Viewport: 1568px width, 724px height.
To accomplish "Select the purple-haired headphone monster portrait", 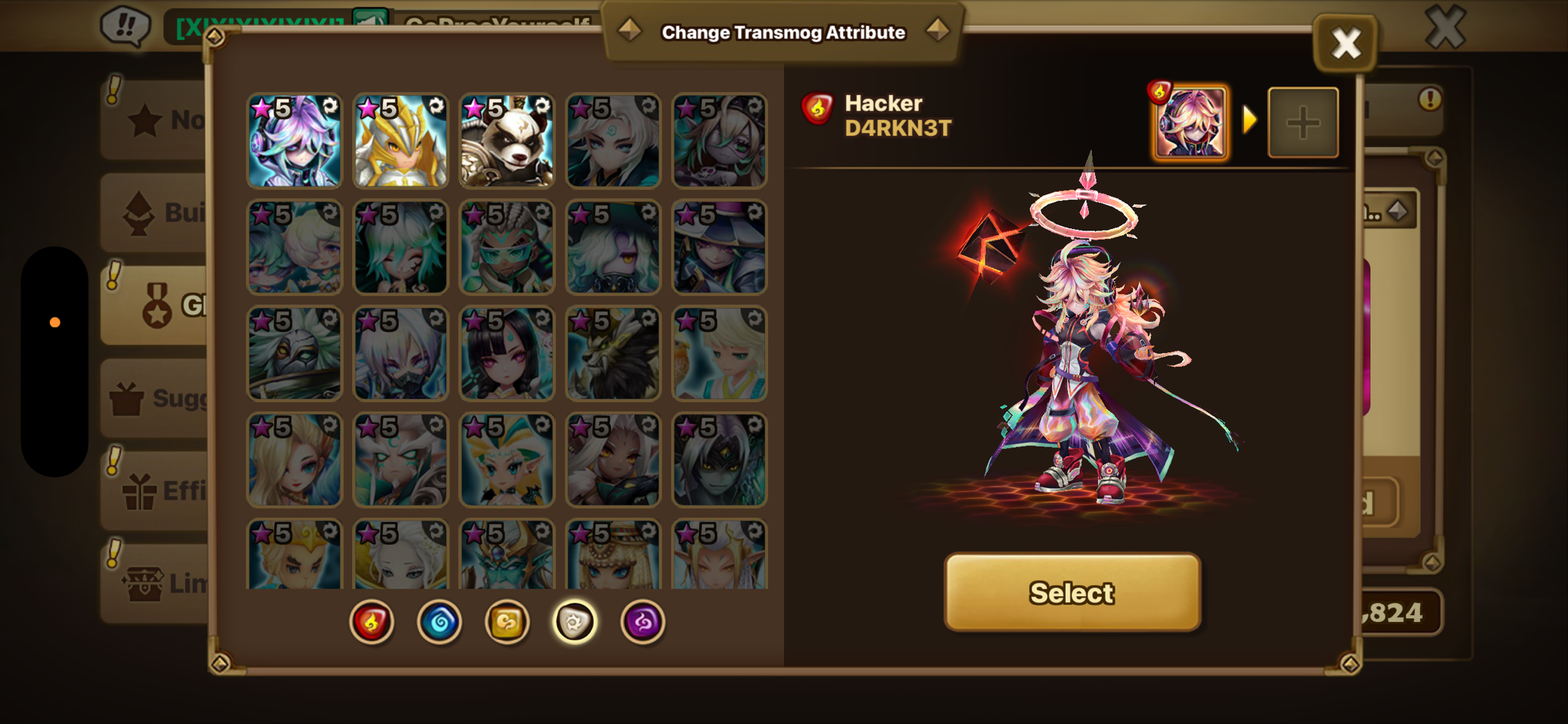I will point(294,141).
